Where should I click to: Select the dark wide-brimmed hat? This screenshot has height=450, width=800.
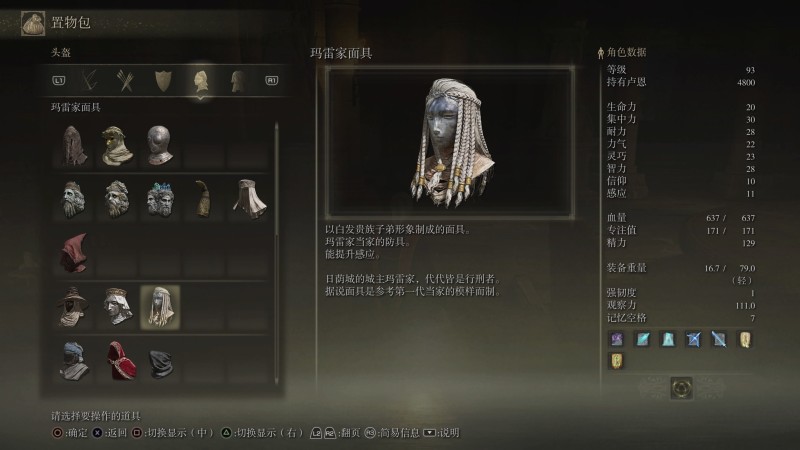[72, 305]
